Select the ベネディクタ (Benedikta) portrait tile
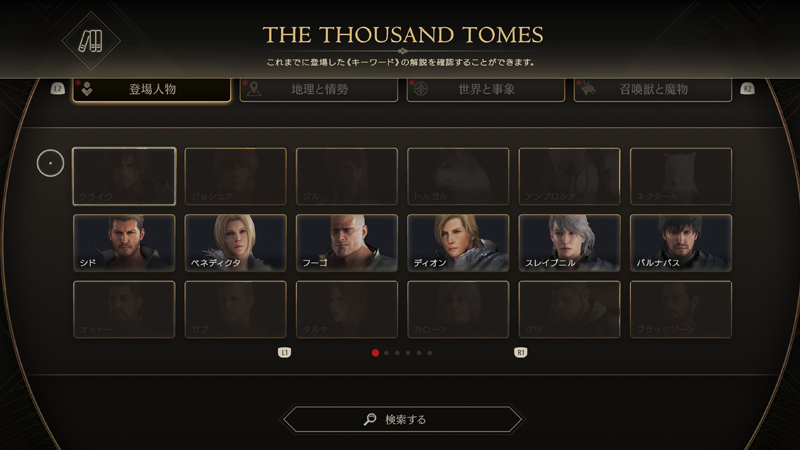The height and width of the screenshot is (450, 800). [x=235, y=243]
